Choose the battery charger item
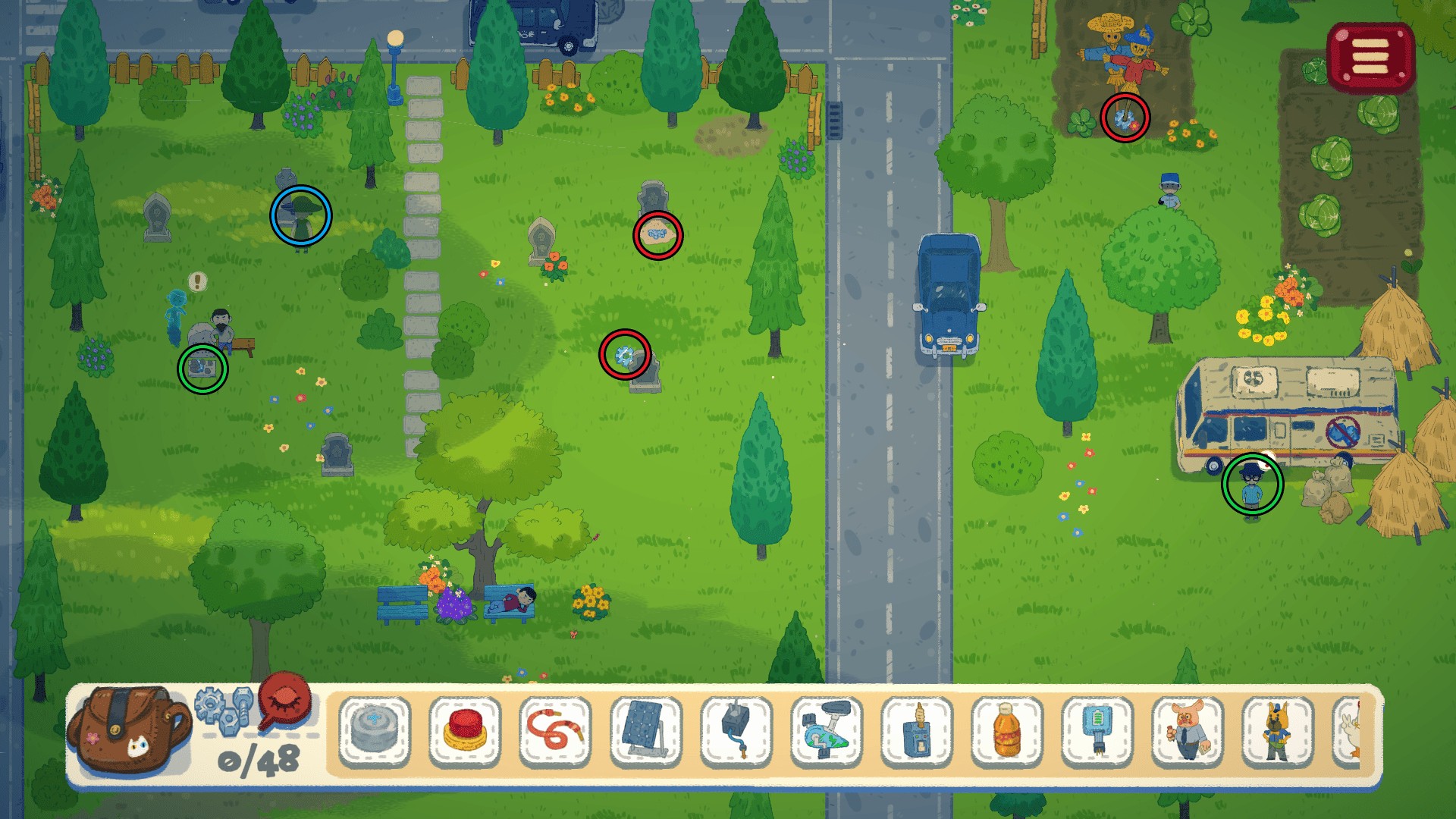The image size is (1456, 819). (x=1097, y=731)
